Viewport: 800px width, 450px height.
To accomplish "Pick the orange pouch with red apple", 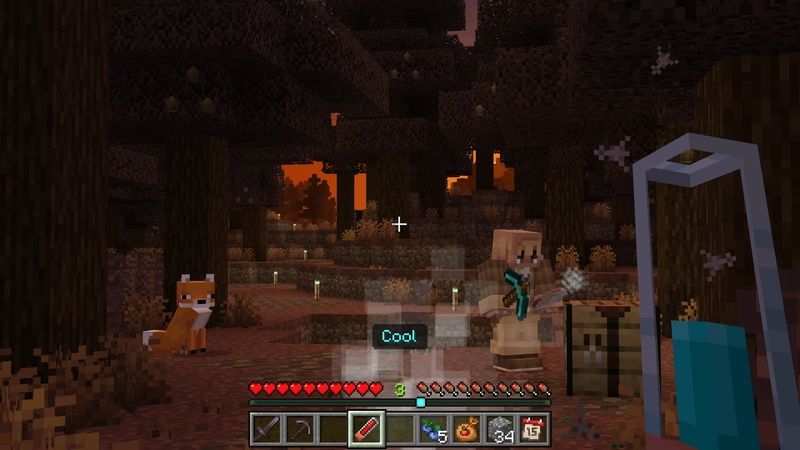I will click(467, 430).
